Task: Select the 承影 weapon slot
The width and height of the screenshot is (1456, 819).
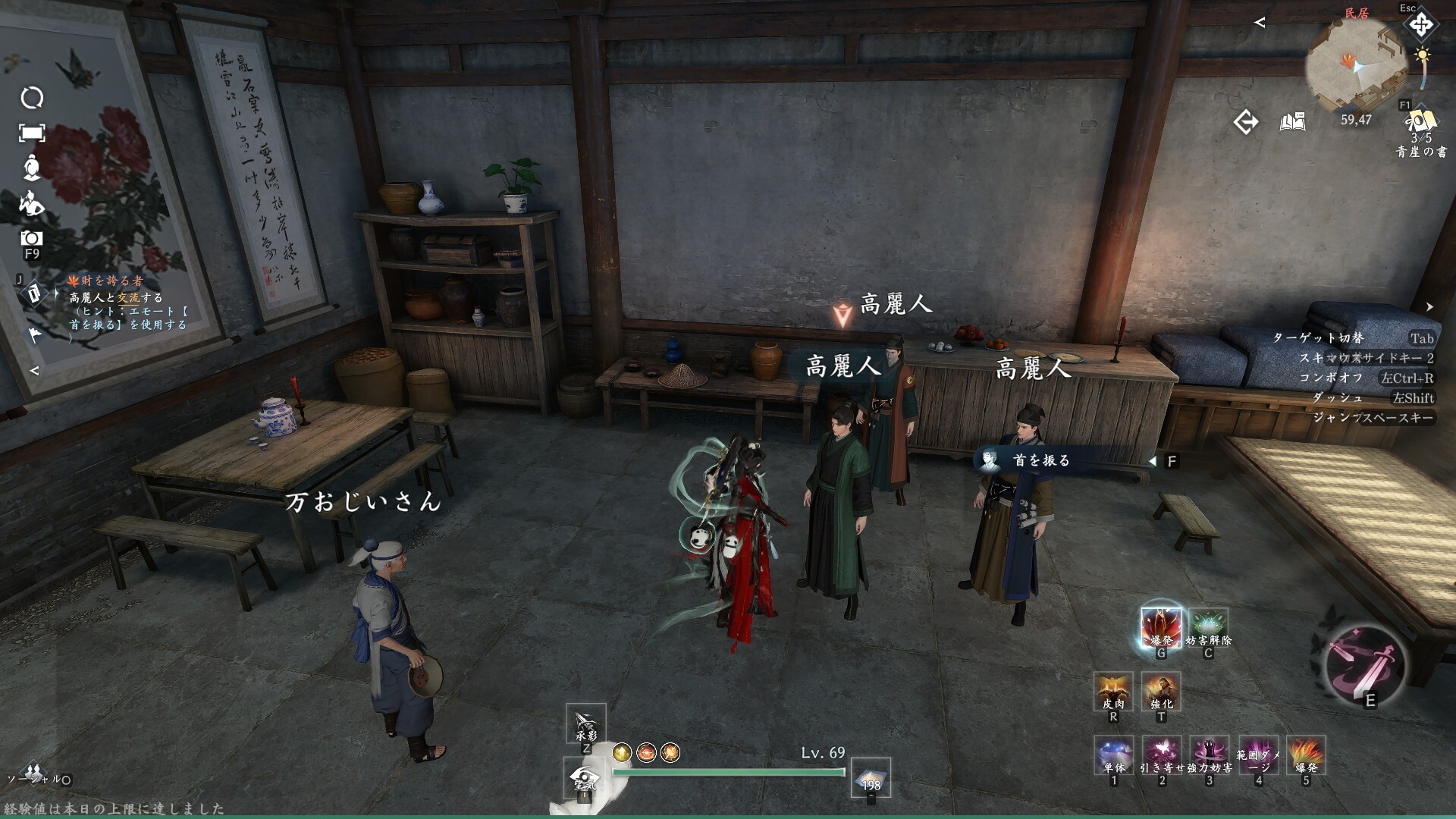Action: pyautogui.click(x=585, y=723)
